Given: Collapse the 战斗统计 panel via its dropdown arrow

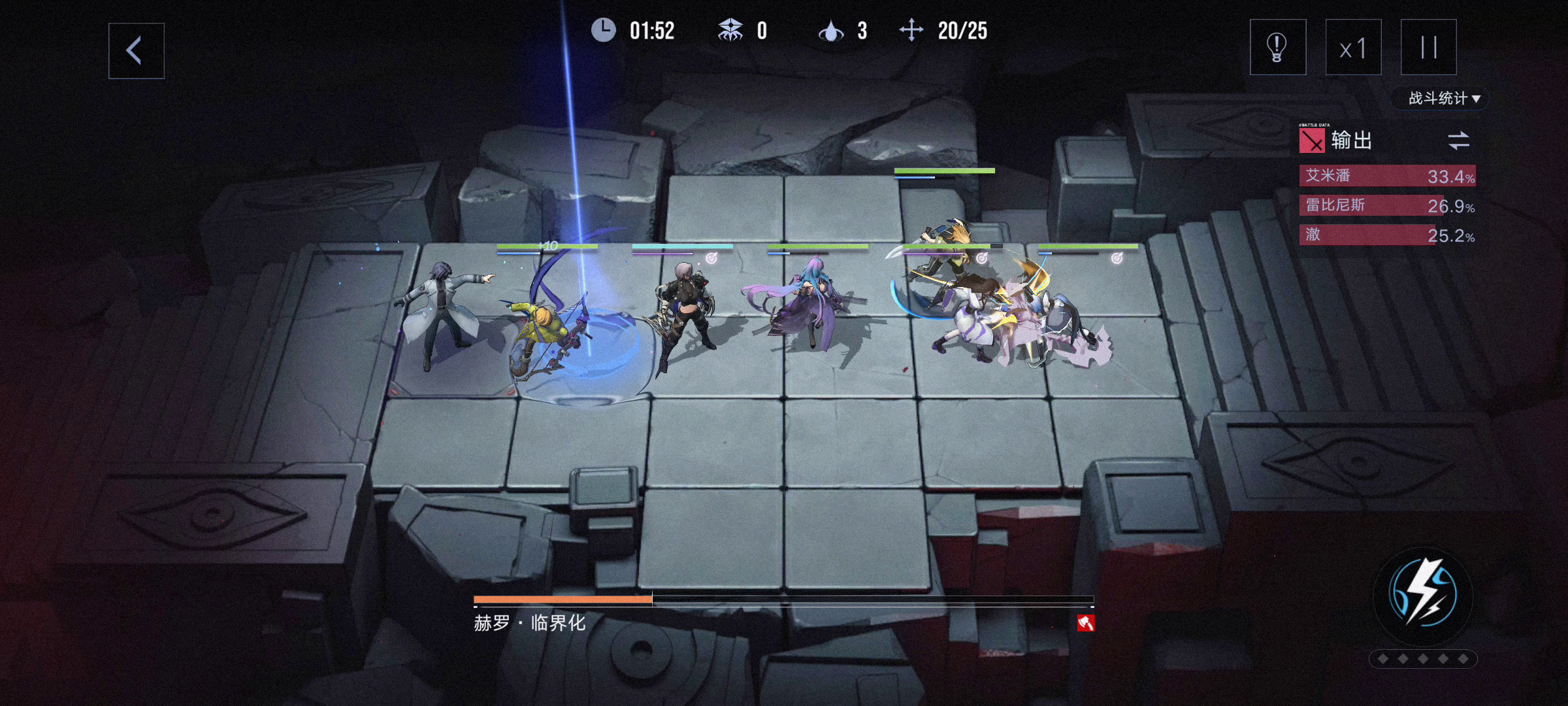Looking at the screenshot, I should pyautogui.click(x=1478, y=97).
